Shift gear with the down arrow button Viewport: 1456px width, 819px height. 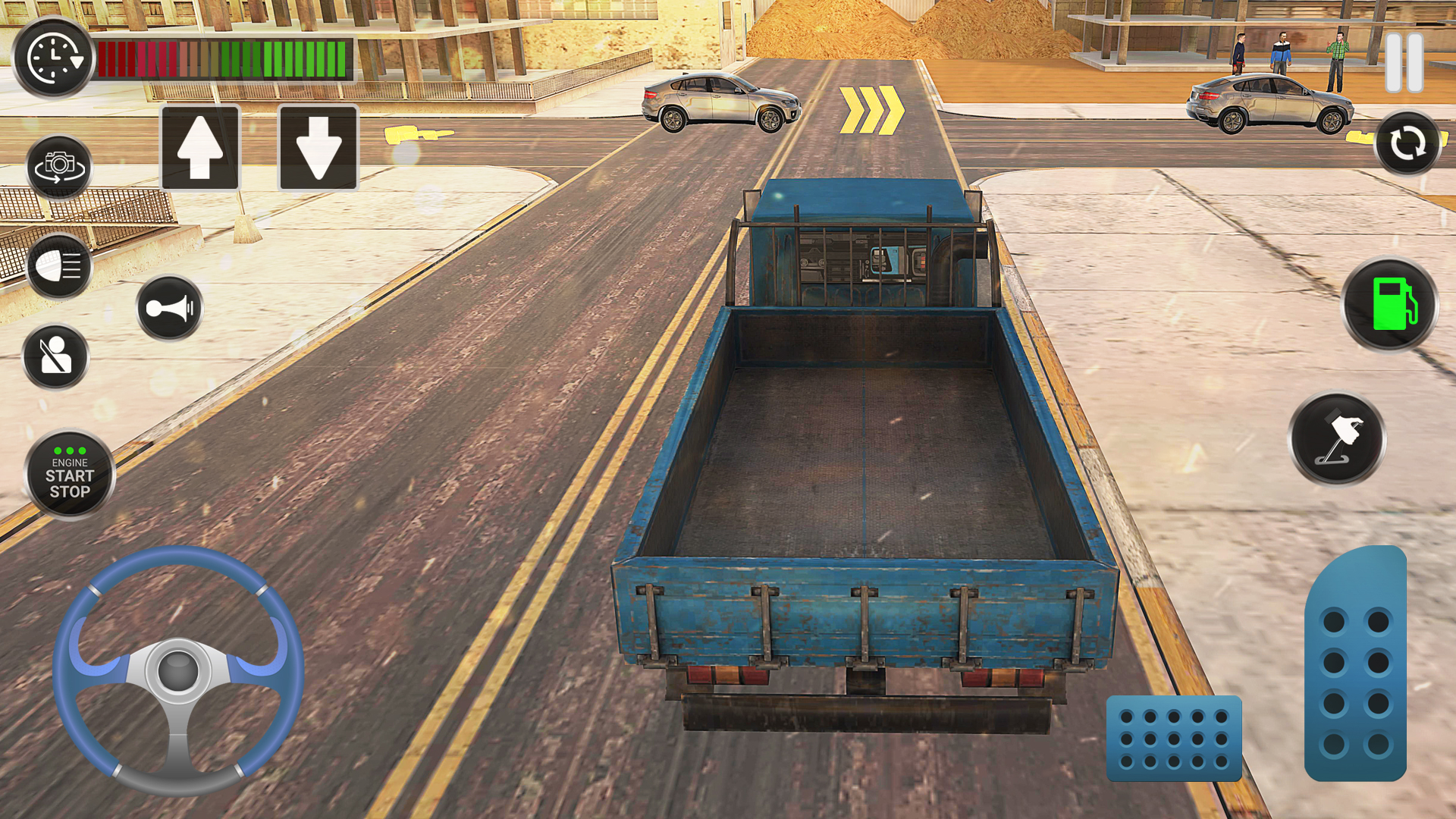pos(318,148)
